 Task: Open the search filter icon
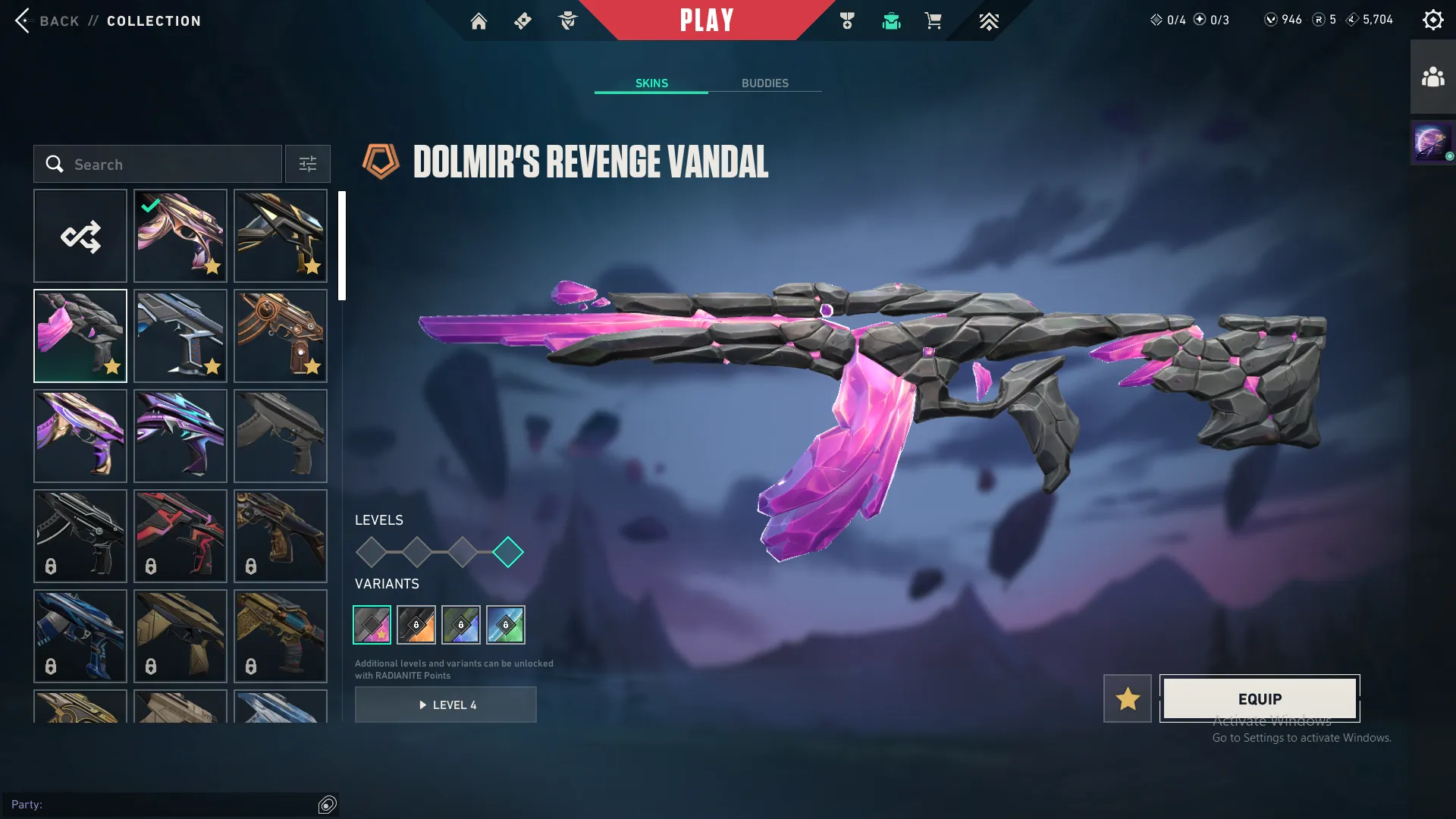click(x=307, y=164)
